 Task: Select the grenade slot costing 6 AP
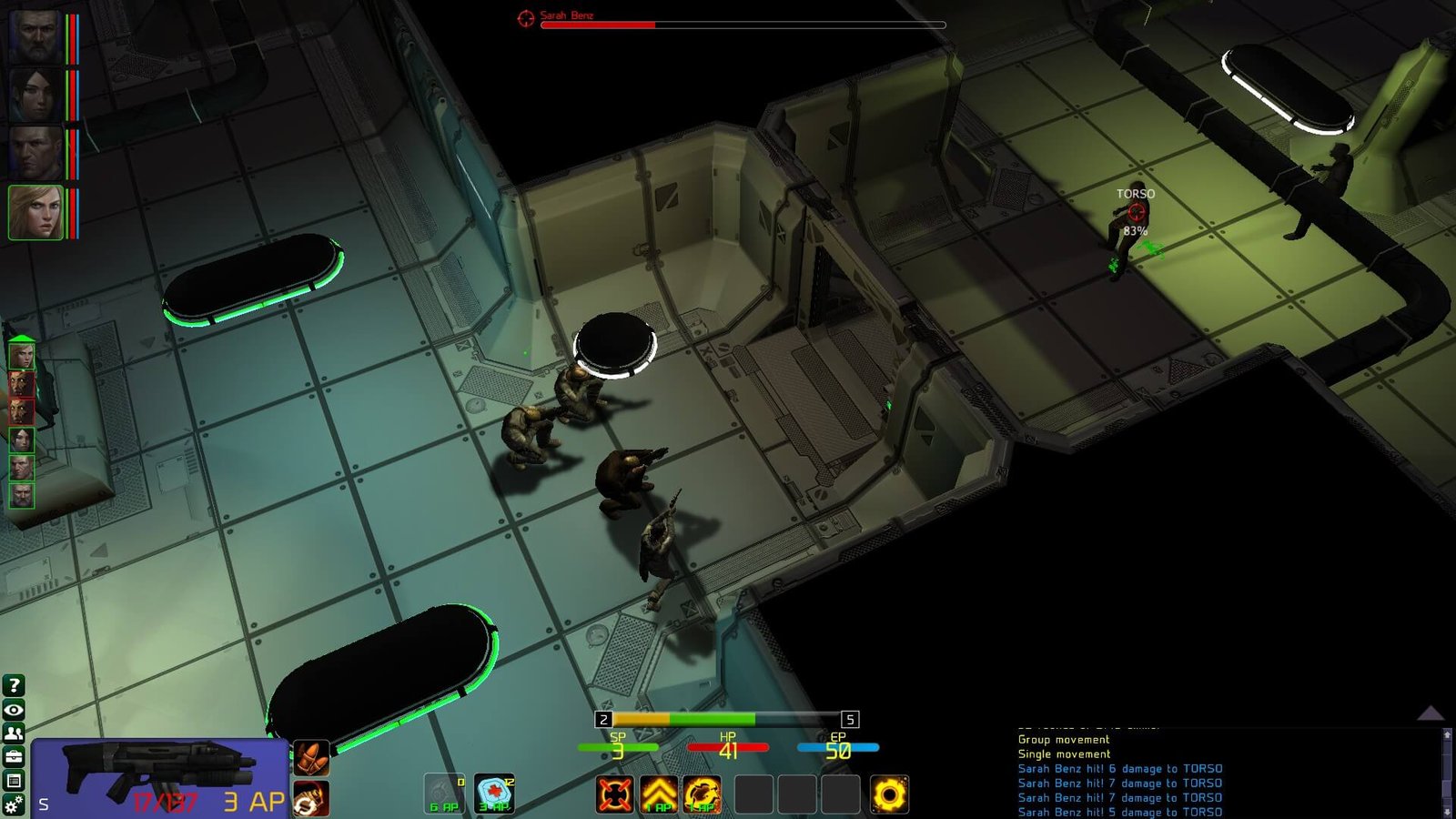tap(445, 794)
